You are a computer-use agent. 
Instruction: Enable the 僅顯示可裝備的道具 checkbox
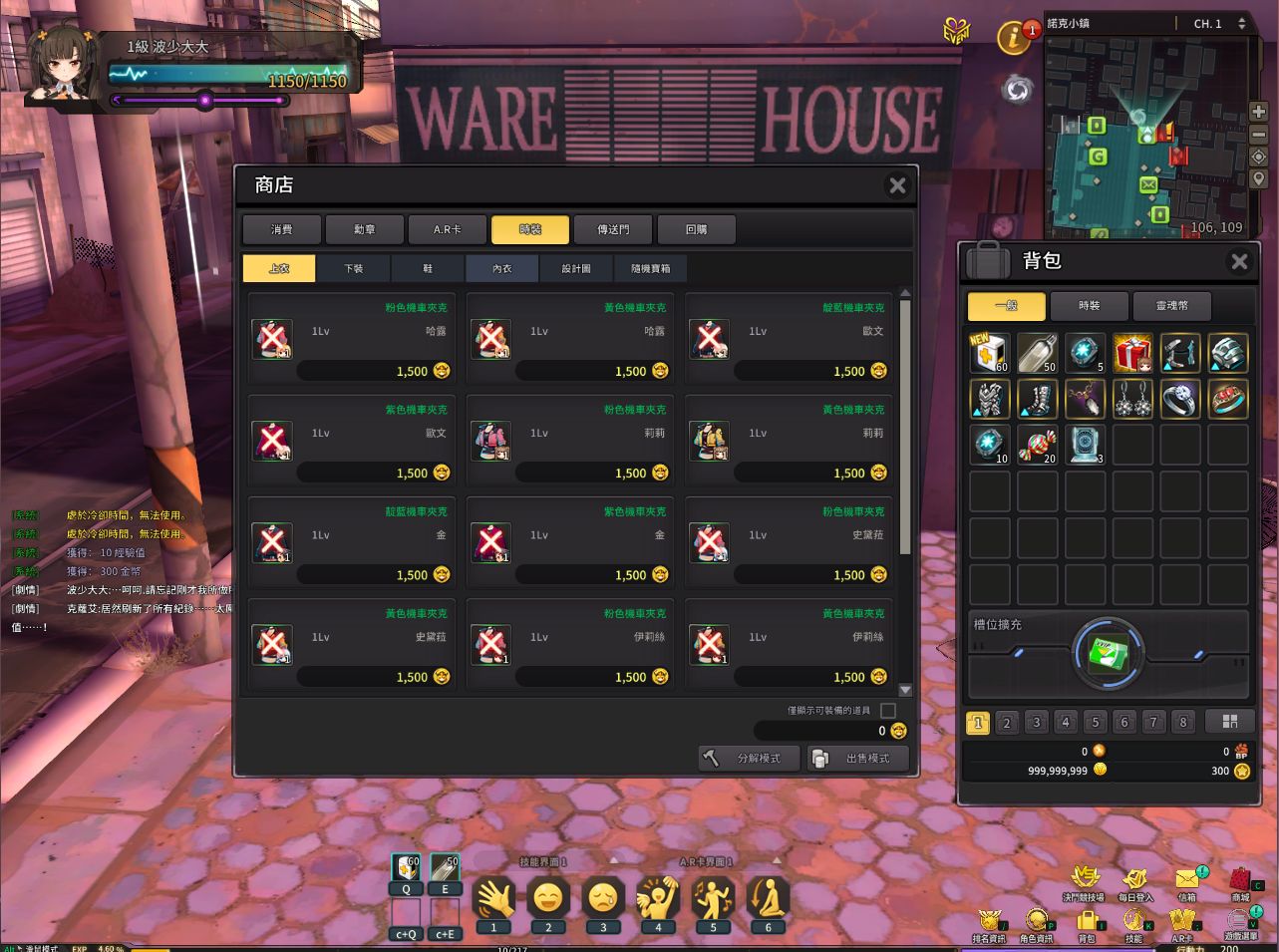tap(886, 710)
